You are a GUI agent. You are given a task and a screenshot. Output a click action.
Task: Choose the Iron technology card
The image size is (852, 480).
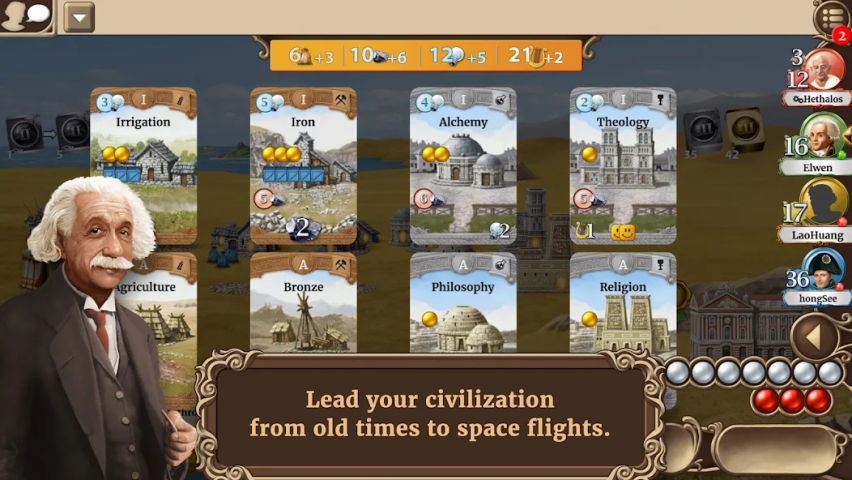point(303,165)
